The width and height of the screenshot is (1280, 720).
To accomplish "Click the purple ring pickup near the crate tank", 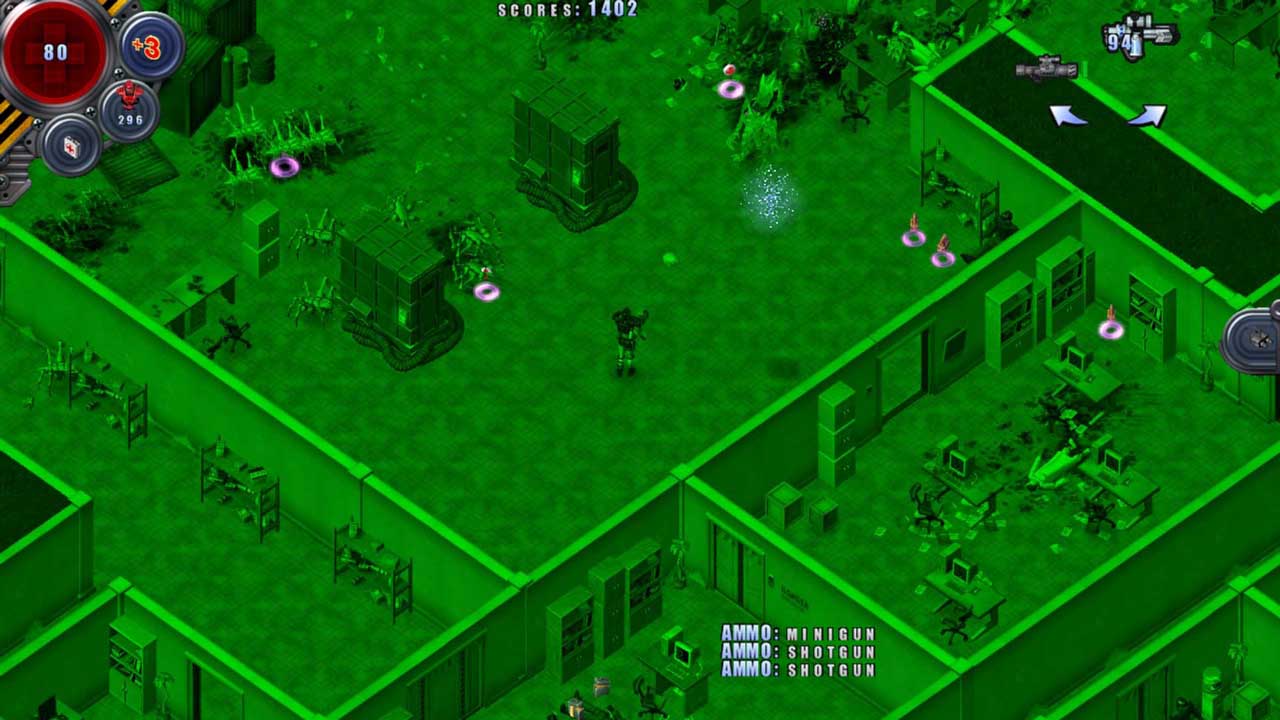I will (487, 291).
